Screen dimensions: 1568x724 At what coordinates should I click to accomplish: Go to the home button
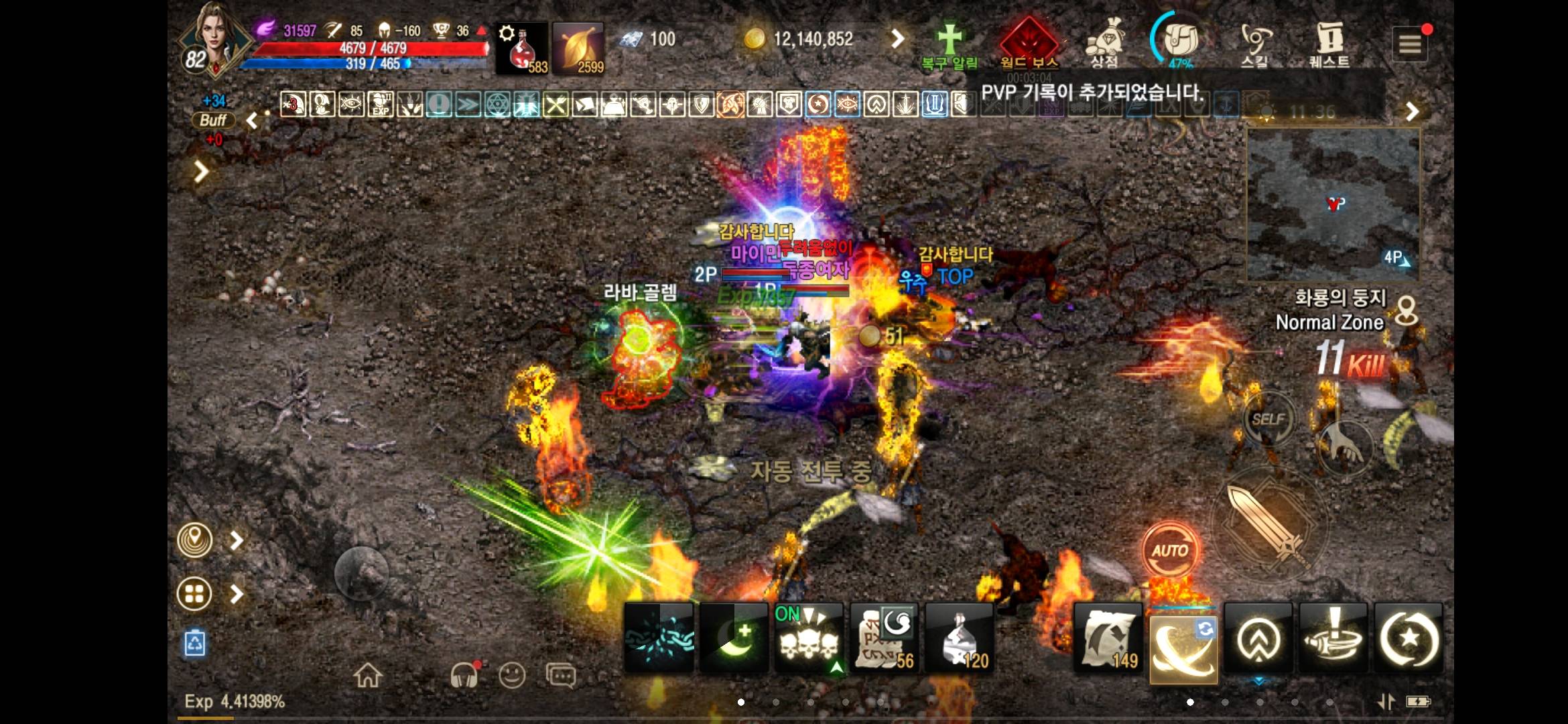(x=368, y=676)
